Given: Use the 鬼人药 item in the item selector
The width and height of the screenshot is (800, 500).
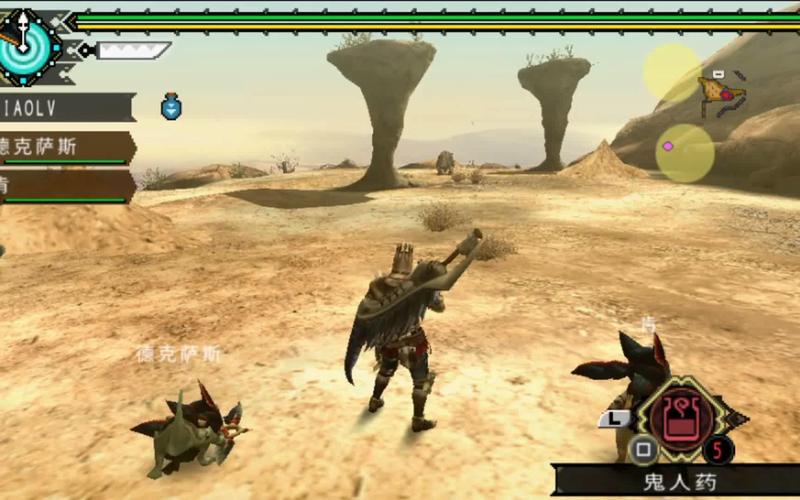Looking at the screenshot, I should click(x=682, y=415).
